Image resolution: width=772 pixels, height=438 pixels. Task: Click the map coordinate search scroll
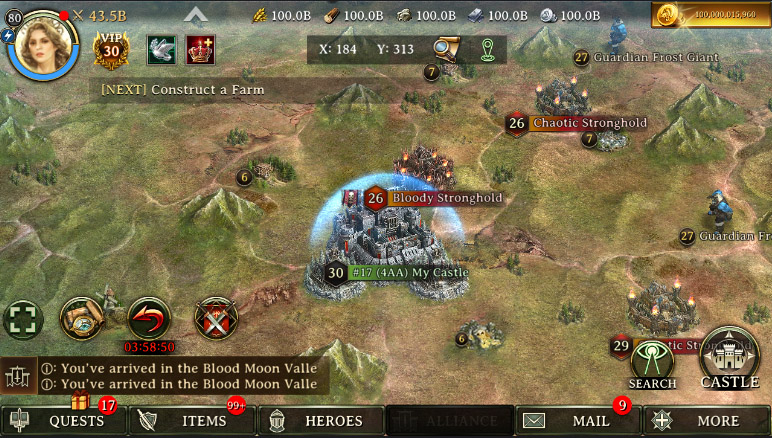[446, 48]
